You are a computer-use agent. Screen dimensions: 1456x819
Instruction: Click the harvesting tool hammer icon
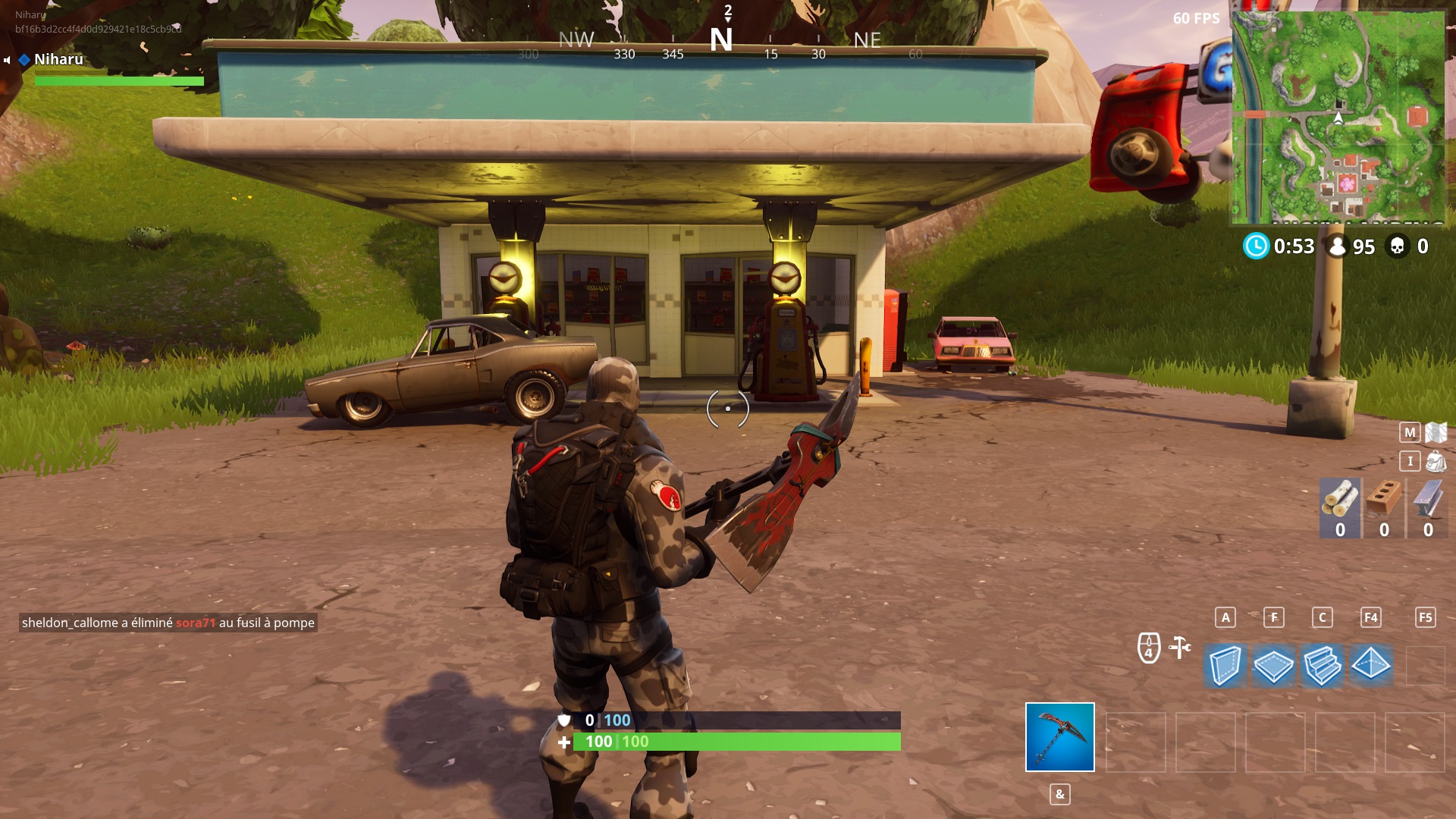(1178, 648)
